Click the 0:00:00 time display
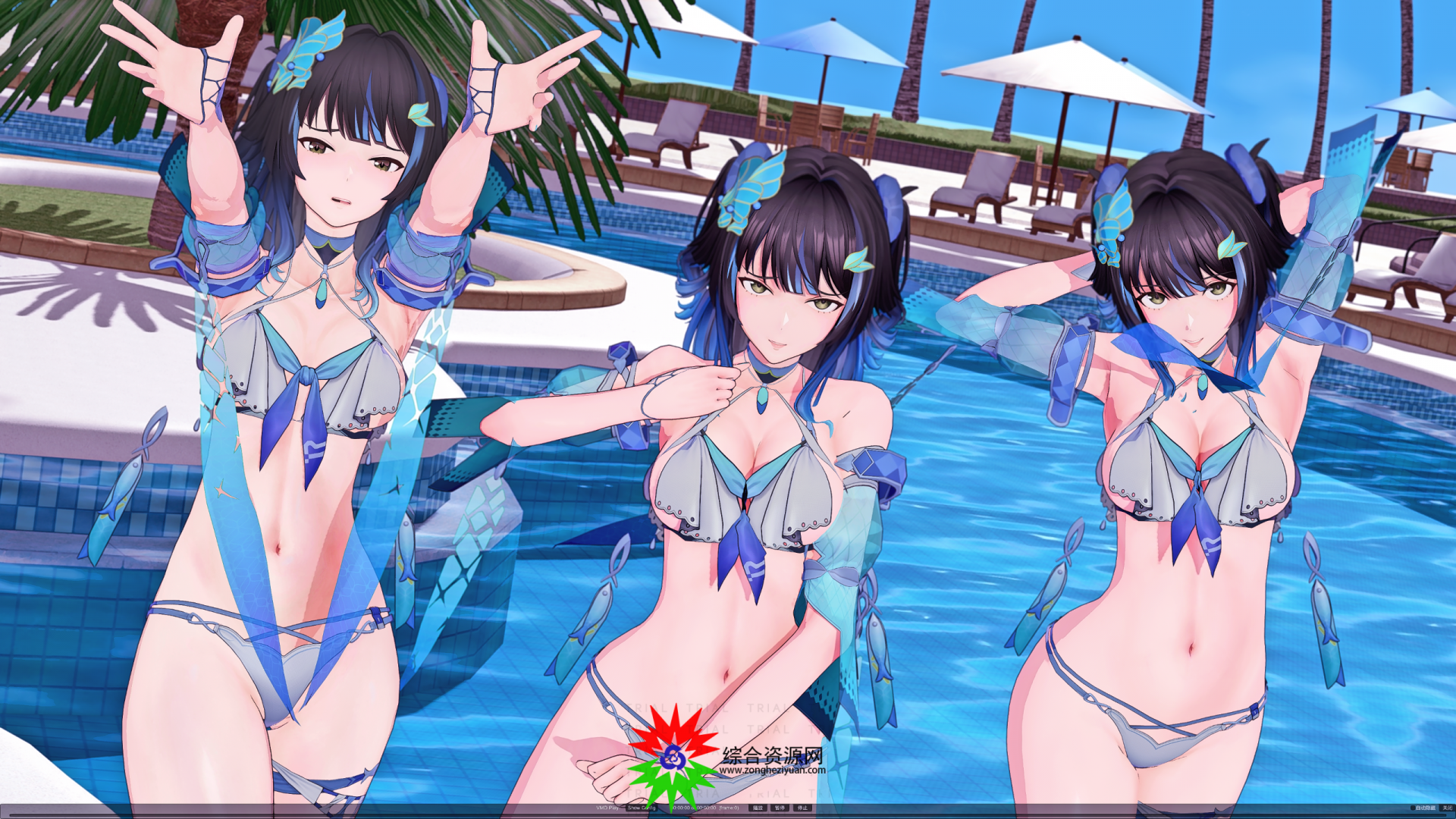 tap(681, 808)
